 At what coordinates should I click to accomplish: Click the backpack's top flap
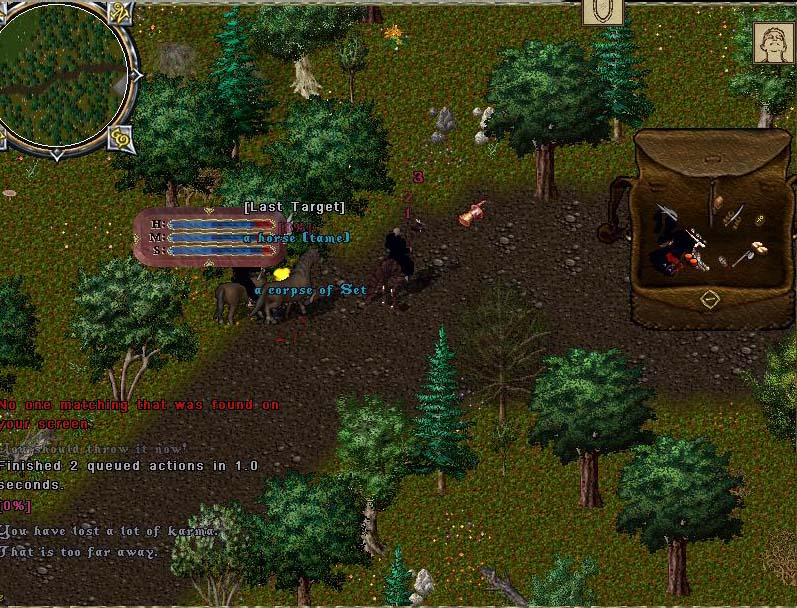coord(709,155)
